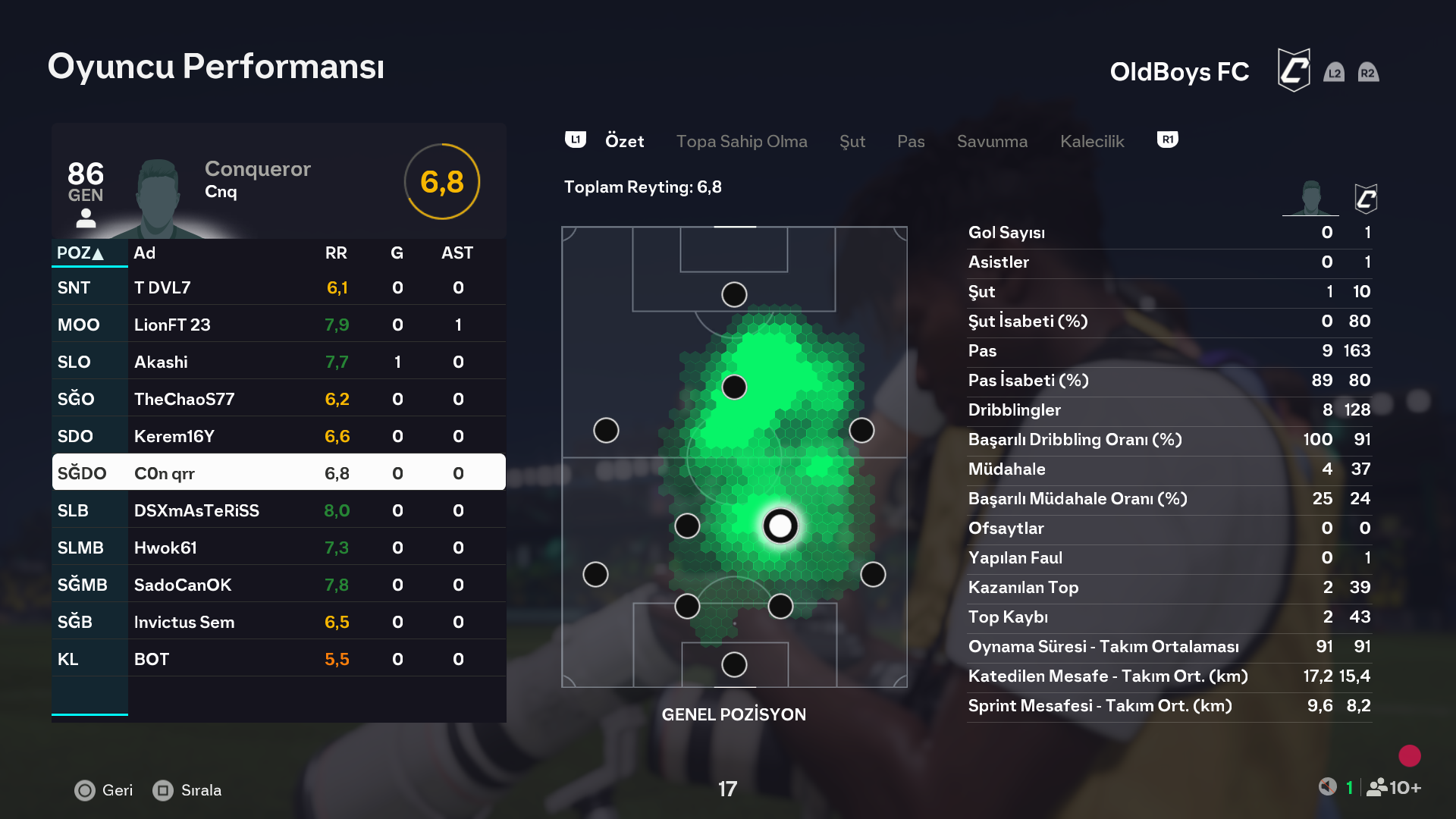Open the Kalecilik tab
Viewport: 1456px width, 819px height.
[1091, 141]
